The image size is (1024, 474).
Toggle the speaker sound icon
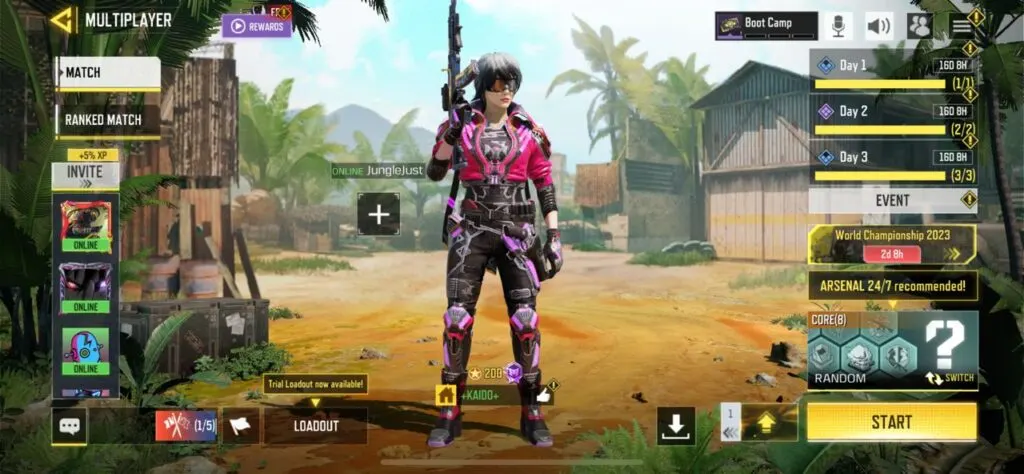click(x=879, y=26)
